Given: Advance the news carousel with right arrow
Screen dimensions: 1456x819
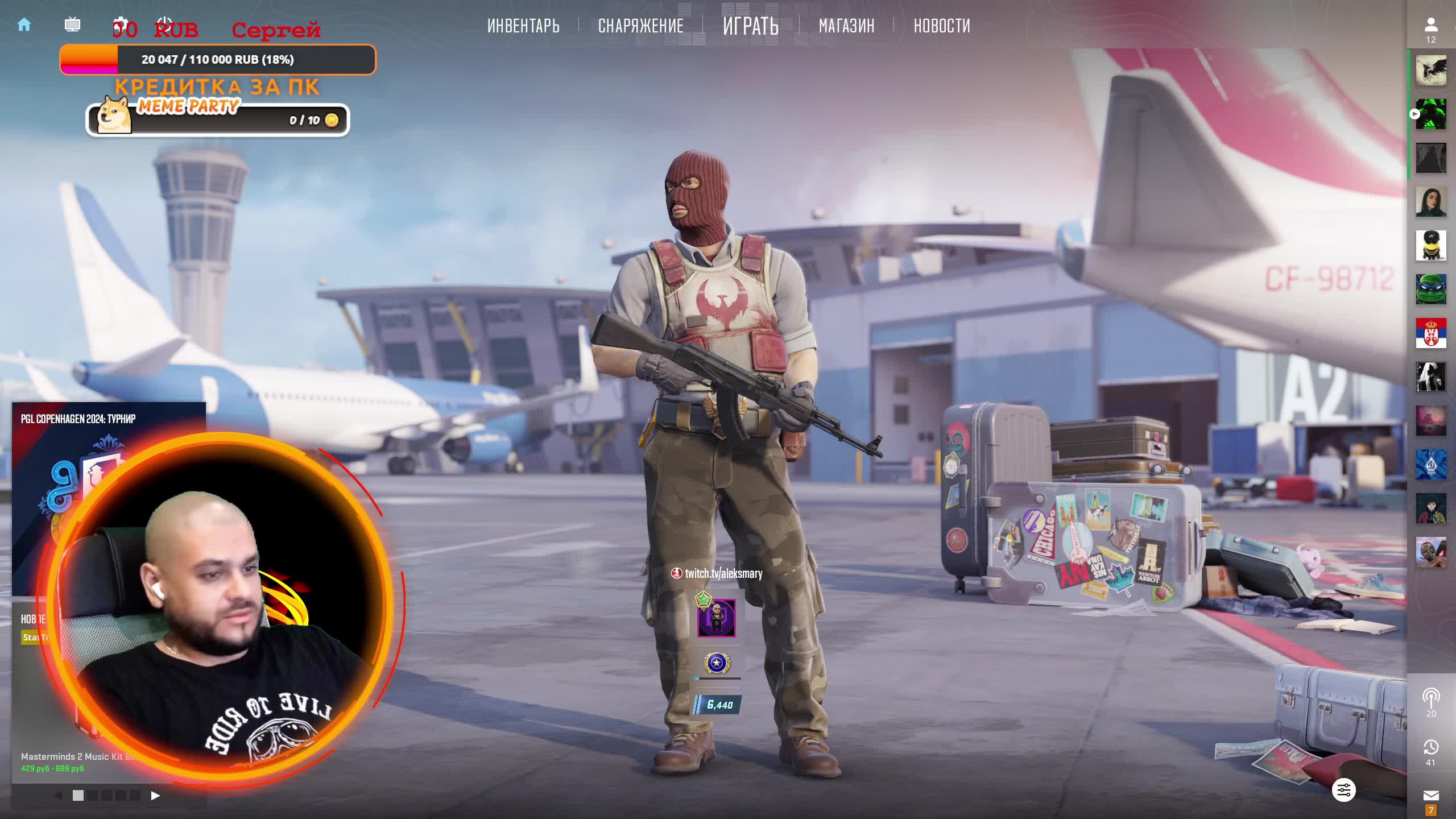Looking at the screenshot, I should (155, 796).
